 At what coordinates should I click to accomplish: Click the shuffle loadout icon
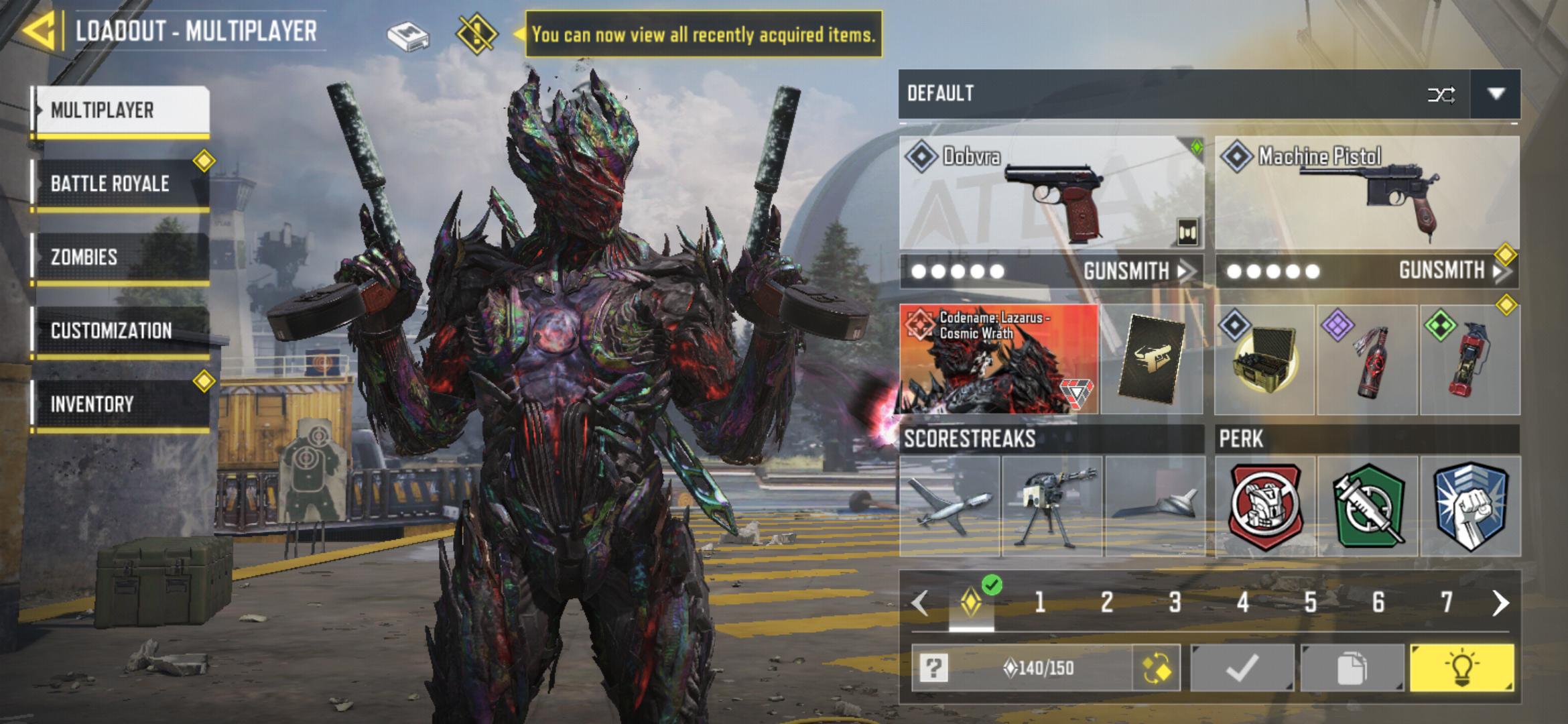1441,95
